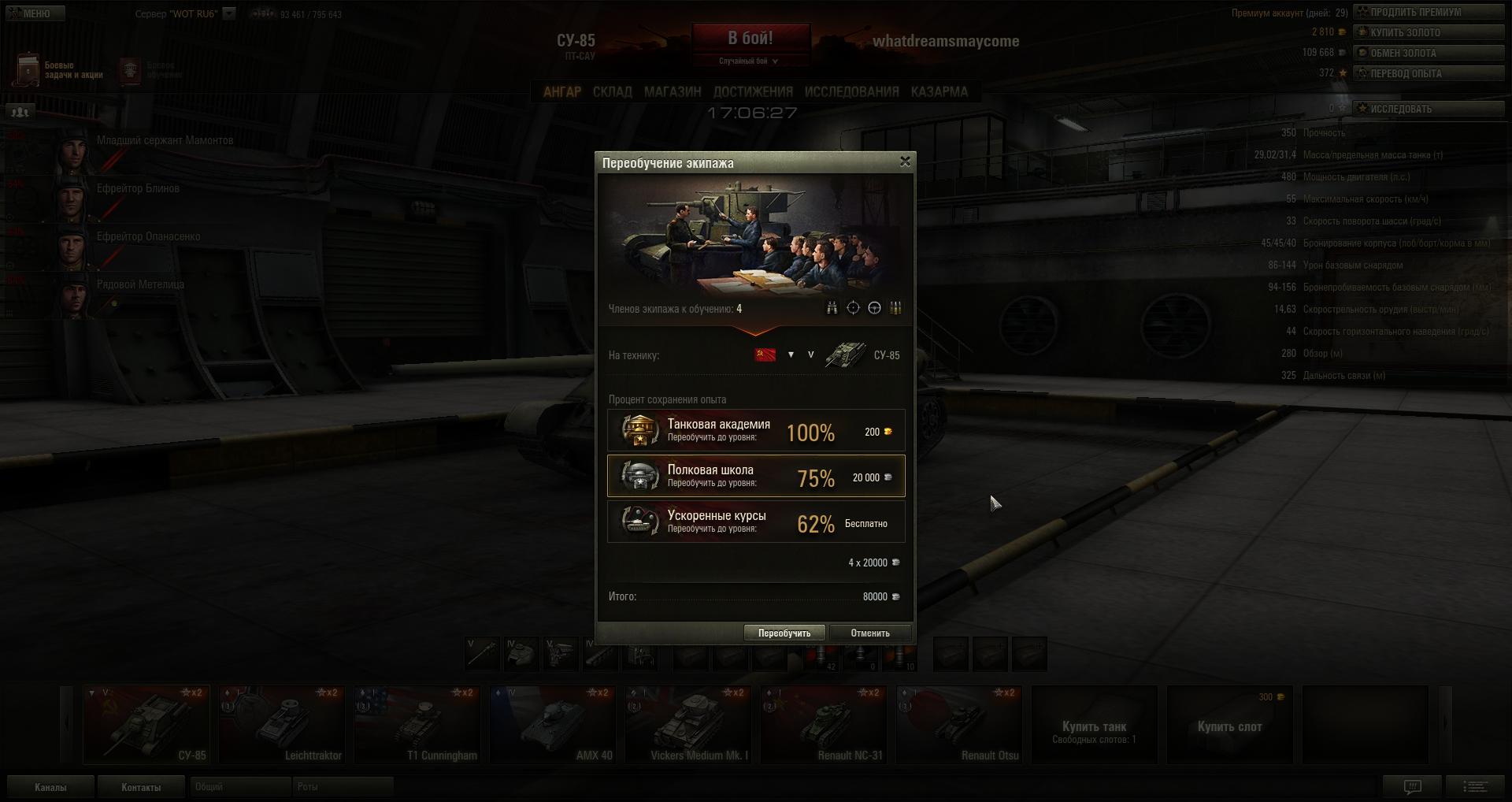The width and height of the screenshot is (1512, 802).
Task: Switch to the СКЛАД tab
Action: (612, 92)
